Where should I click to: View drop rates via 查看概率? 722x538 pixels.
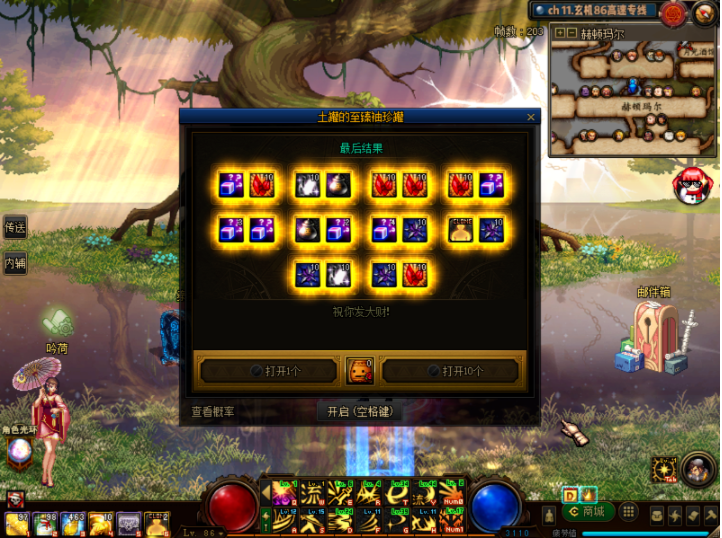[x=213, y=411]
